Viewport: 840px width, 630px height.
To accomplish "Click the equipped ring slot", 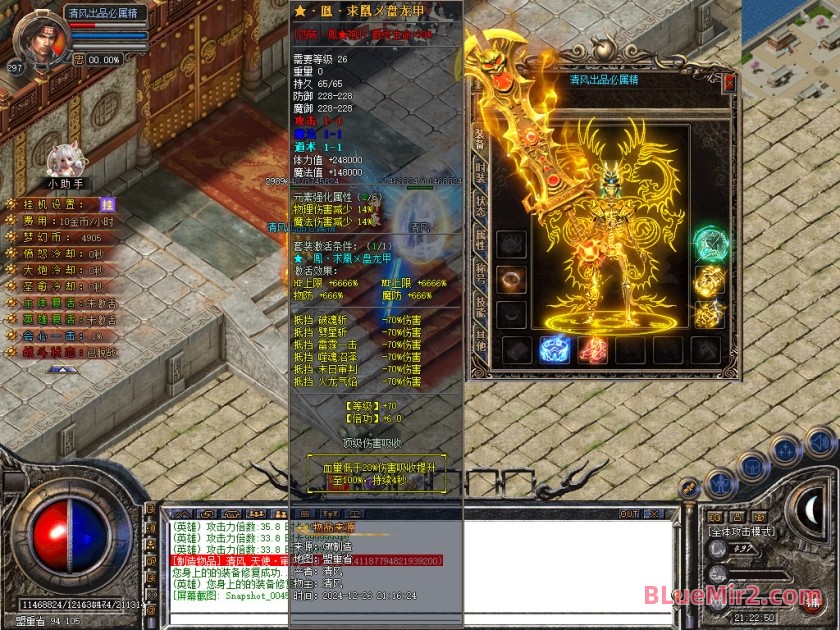I will click(512, 280).
